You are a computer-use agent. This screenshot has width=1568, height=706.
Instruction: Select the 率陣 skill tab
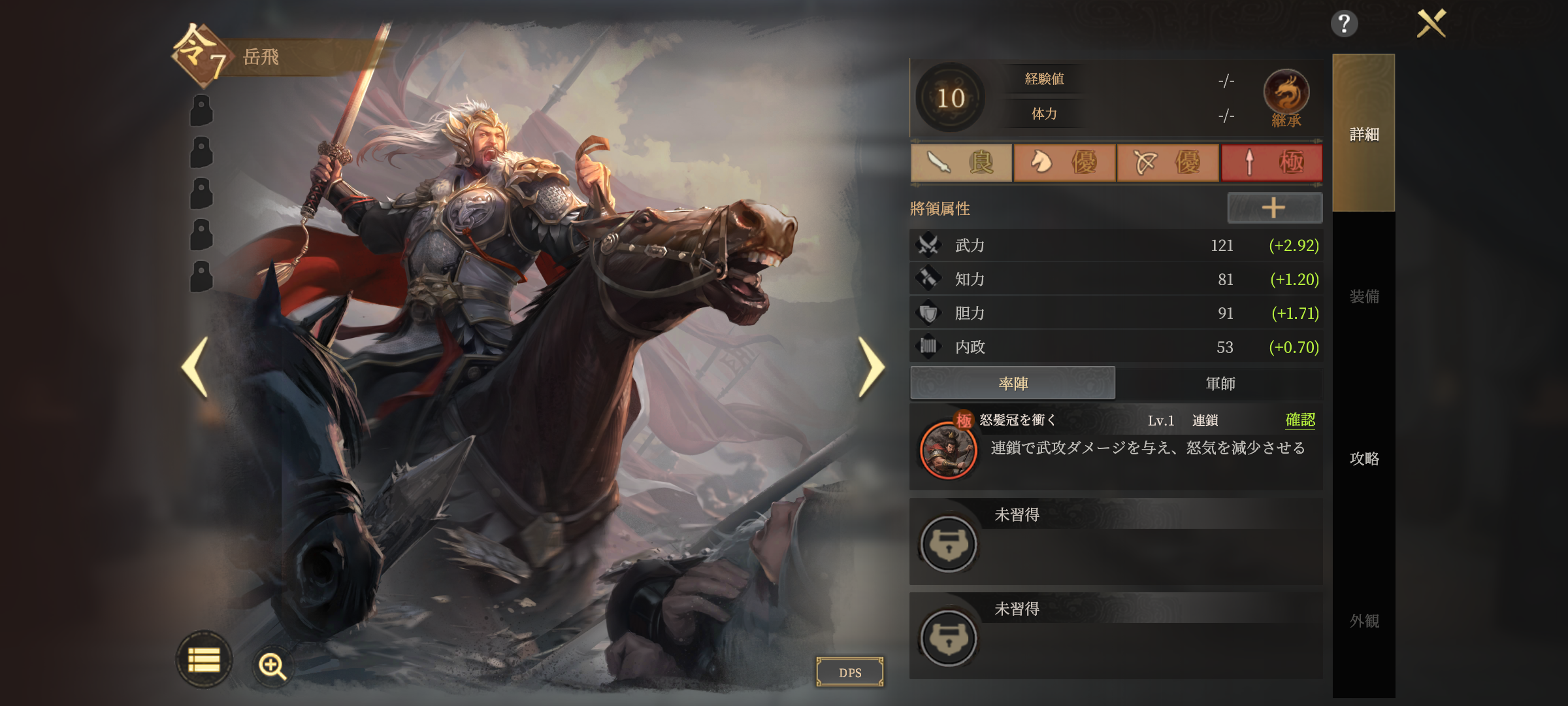click(x=1013, y=384)
